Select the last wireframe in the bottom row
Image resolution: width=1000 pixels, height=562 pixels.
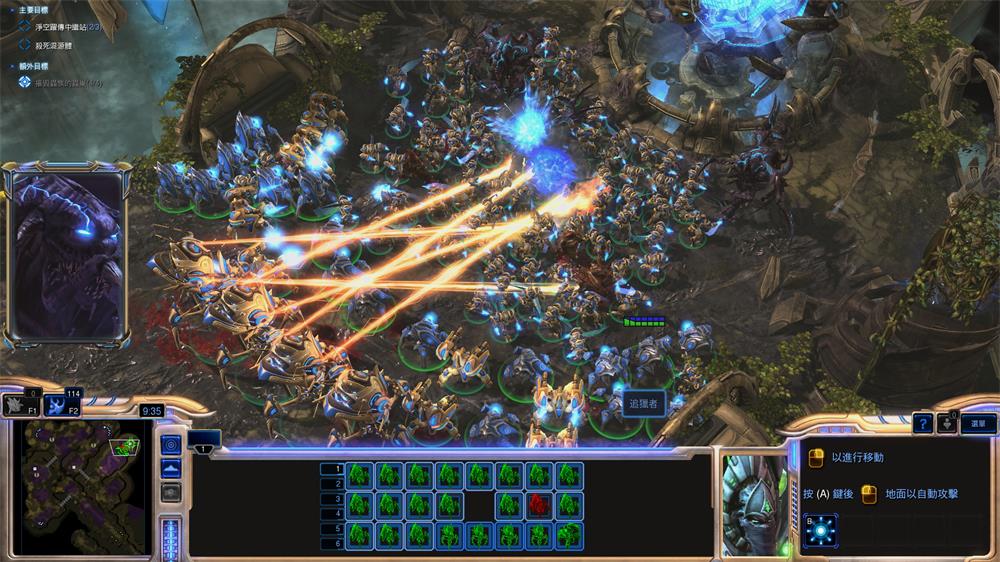click(570, 535)
